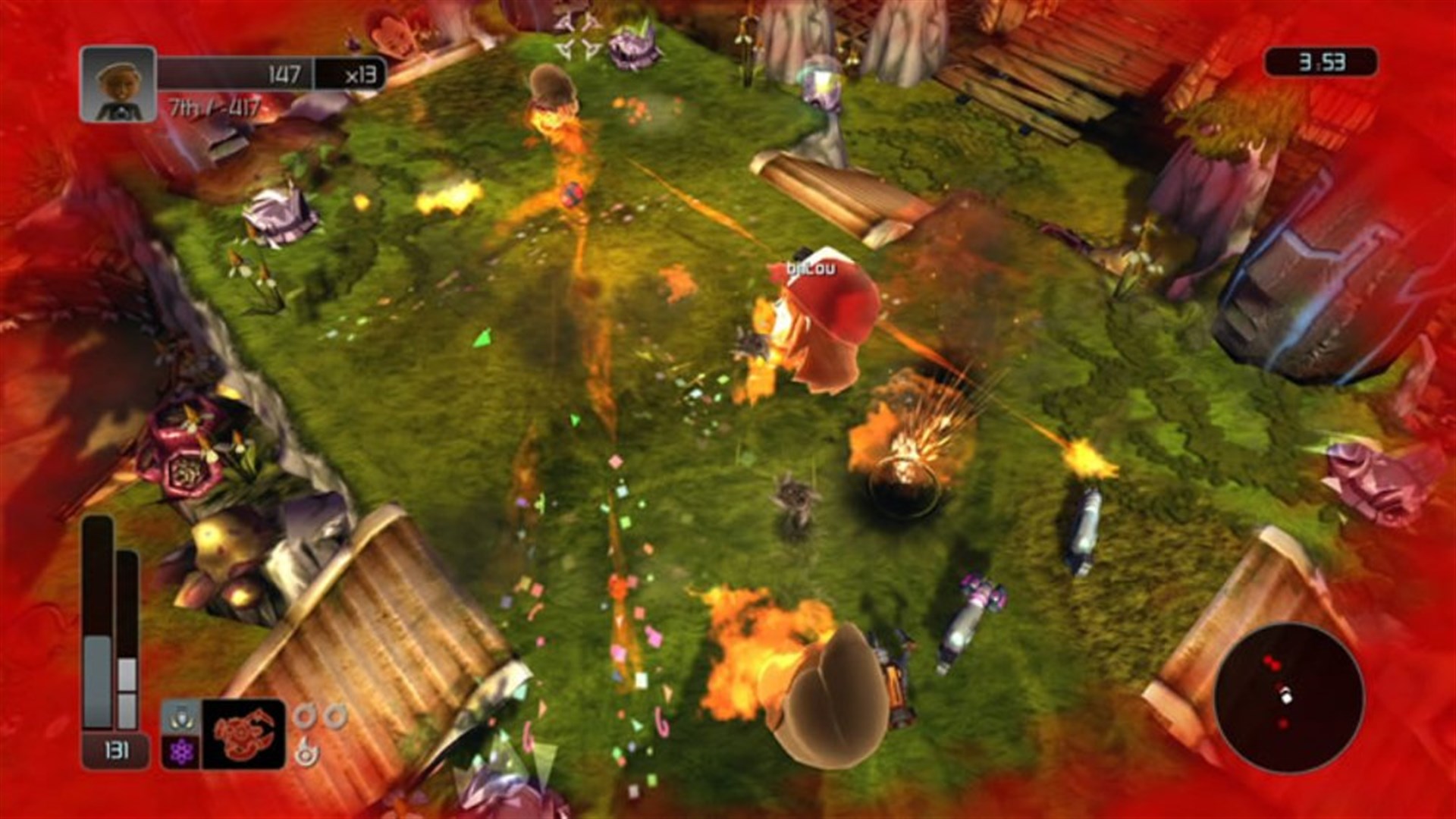Click the right ammo ring icon
1456x819 pixels.
point(334,715)
